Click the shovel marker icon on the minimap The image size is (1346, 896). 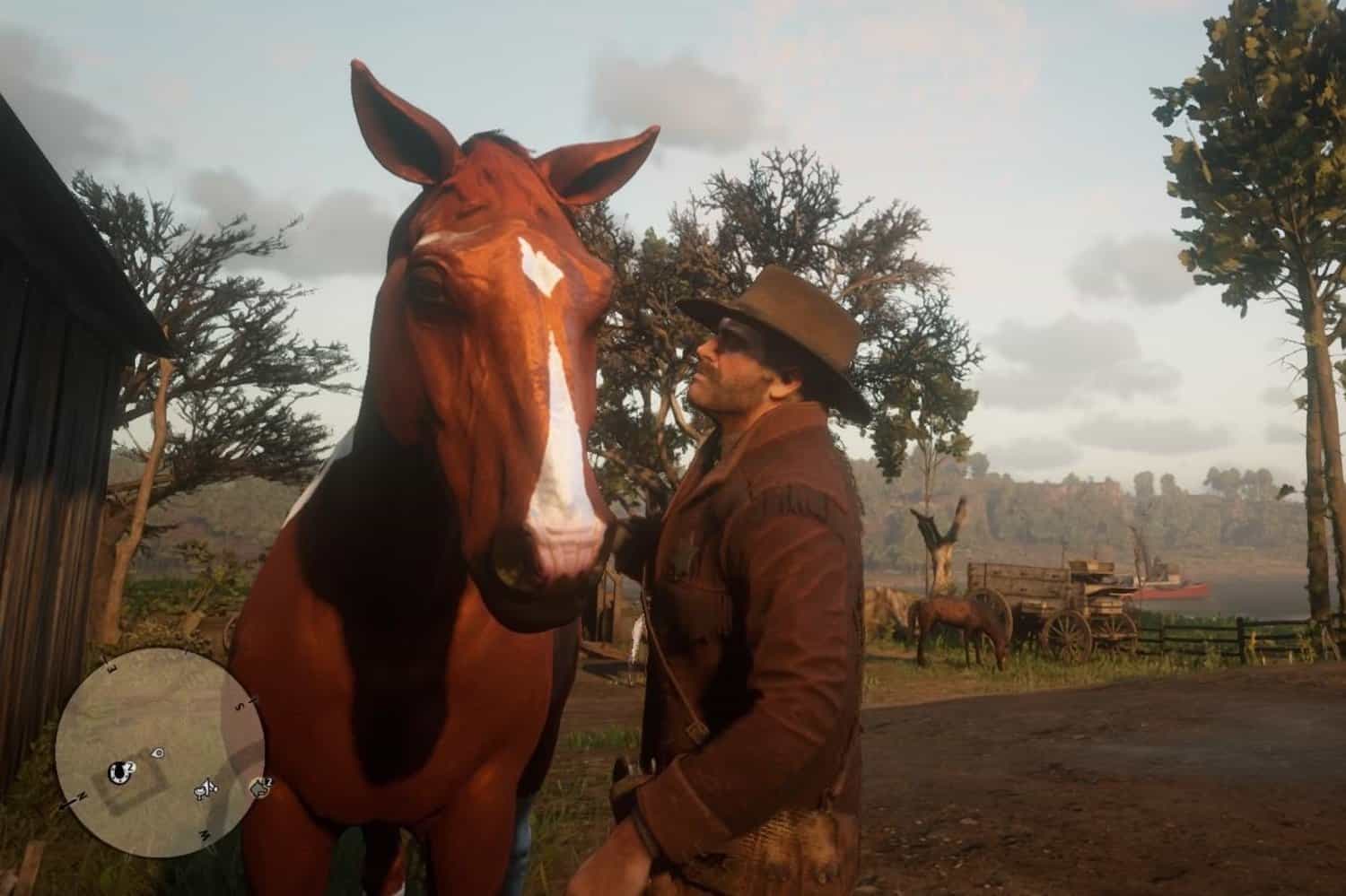pos(205,790)
